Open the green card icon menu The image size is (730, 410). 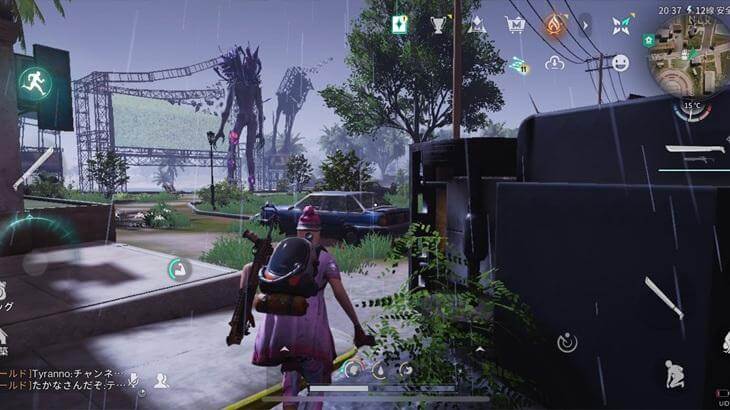click(x=399, y=24)
